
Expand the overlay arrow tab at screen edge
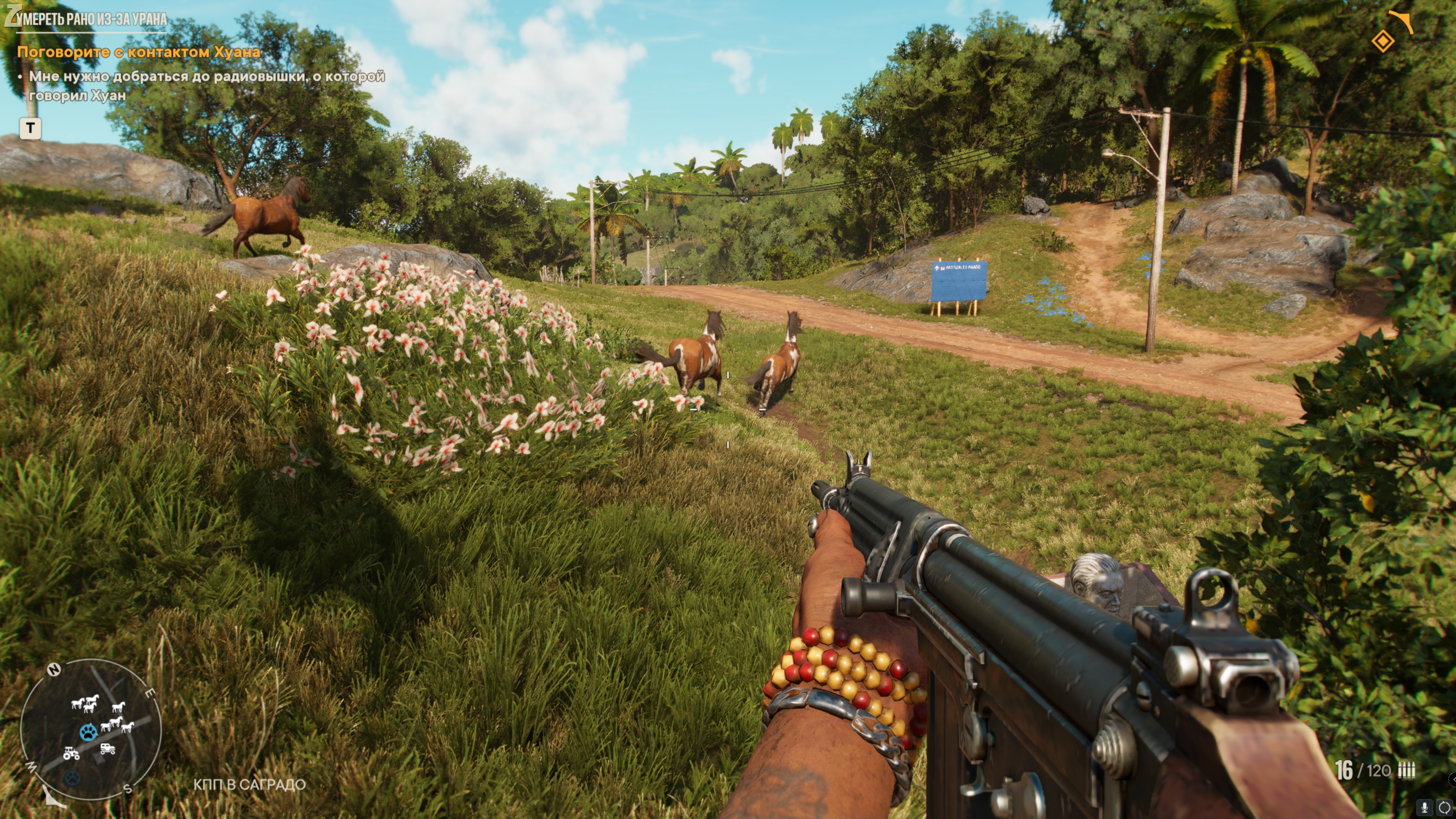pyautogui.click(x=1453, y=780)
